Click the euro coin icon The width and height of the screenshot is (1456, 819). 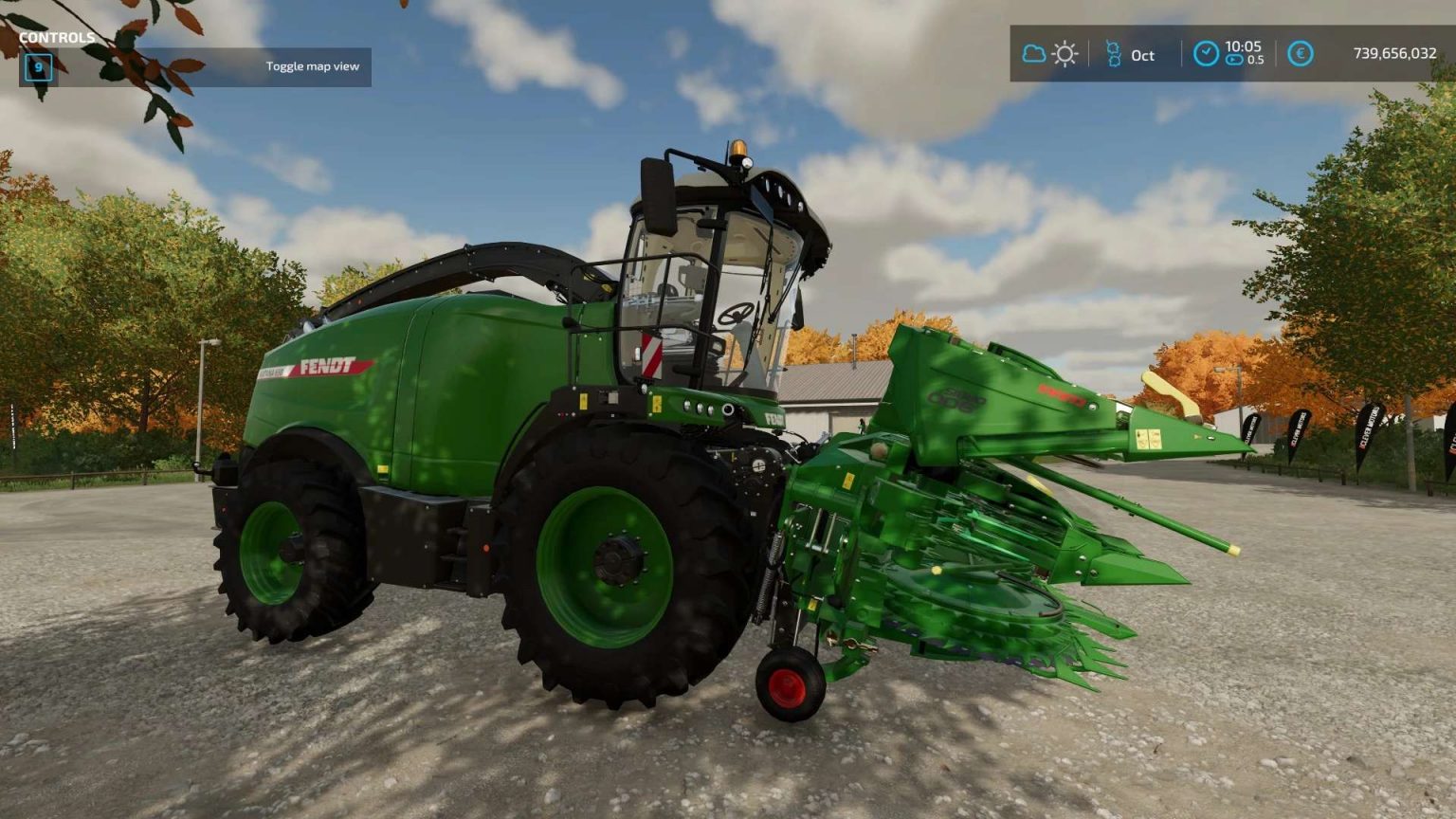(1300, 55)
